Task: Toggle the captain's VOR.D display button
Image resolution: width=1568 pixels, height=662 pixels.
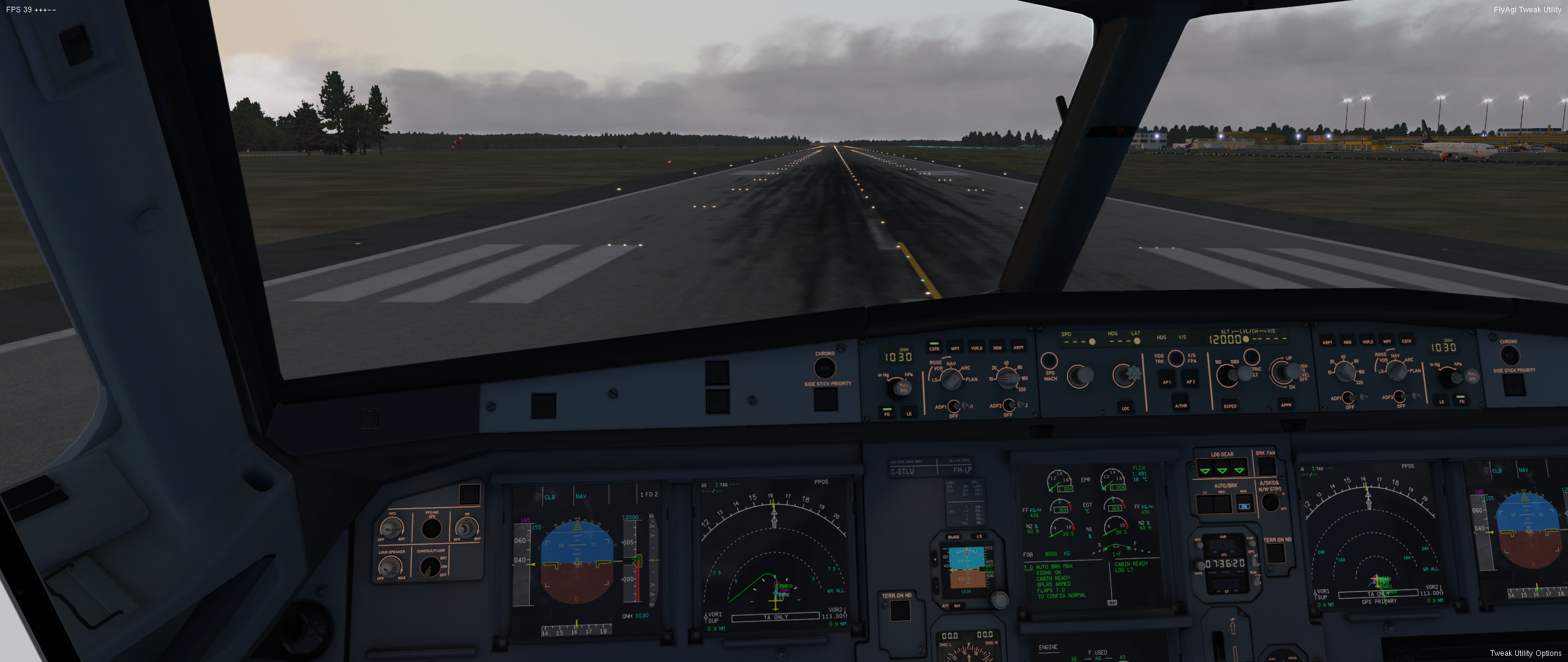Action: pos(976,346)
